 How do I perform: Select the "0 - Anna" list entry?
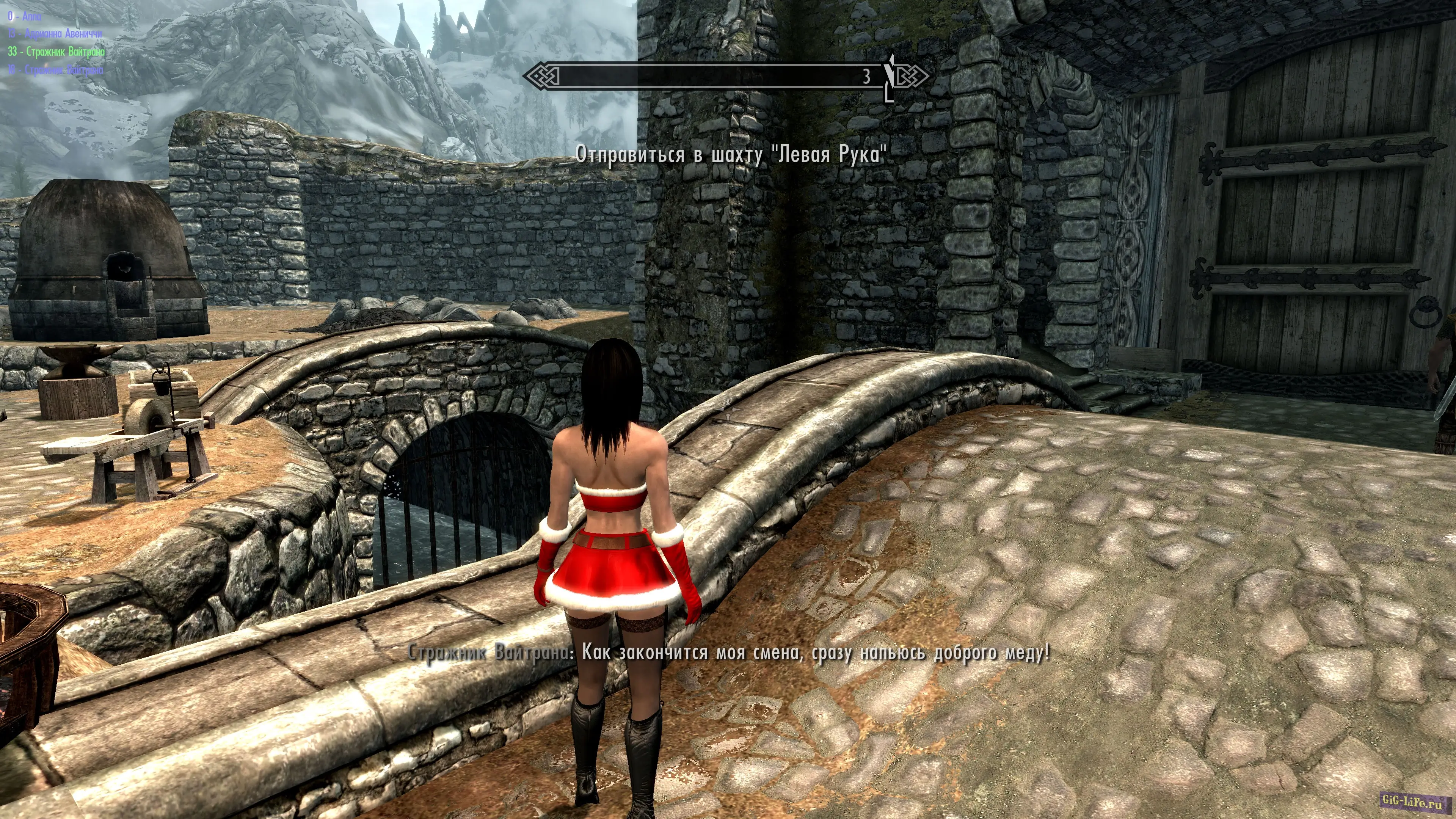coord(24,16)
